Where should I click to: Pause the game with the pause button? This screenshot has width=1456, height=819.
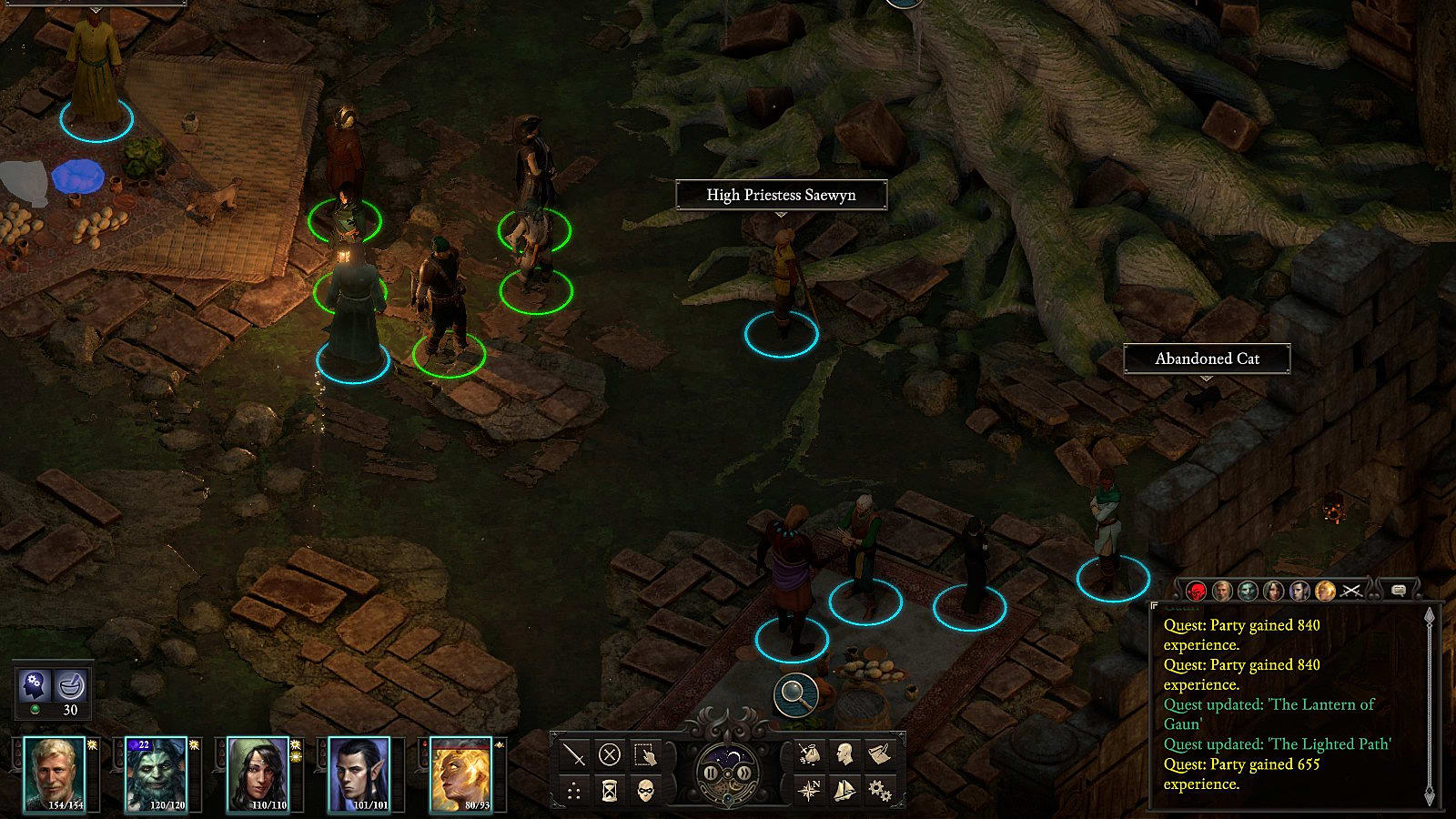pyautogui.click(x=711, y=773)
